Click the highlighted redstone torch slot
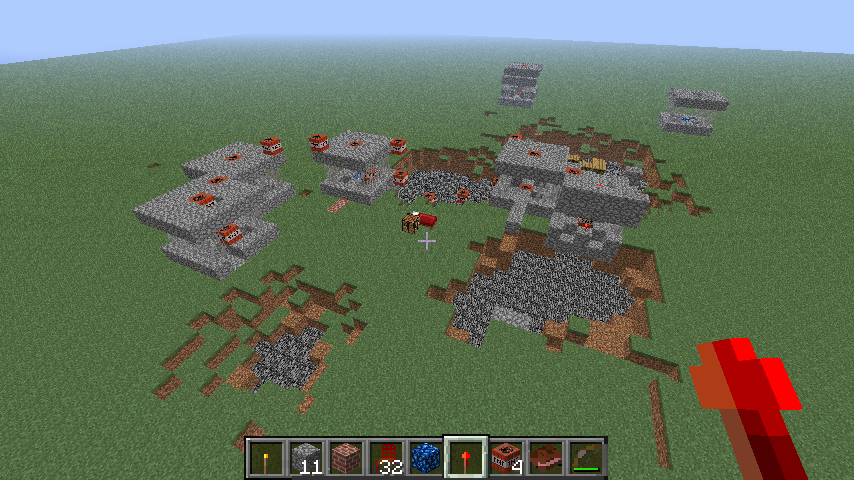 [x=466, y=458]
